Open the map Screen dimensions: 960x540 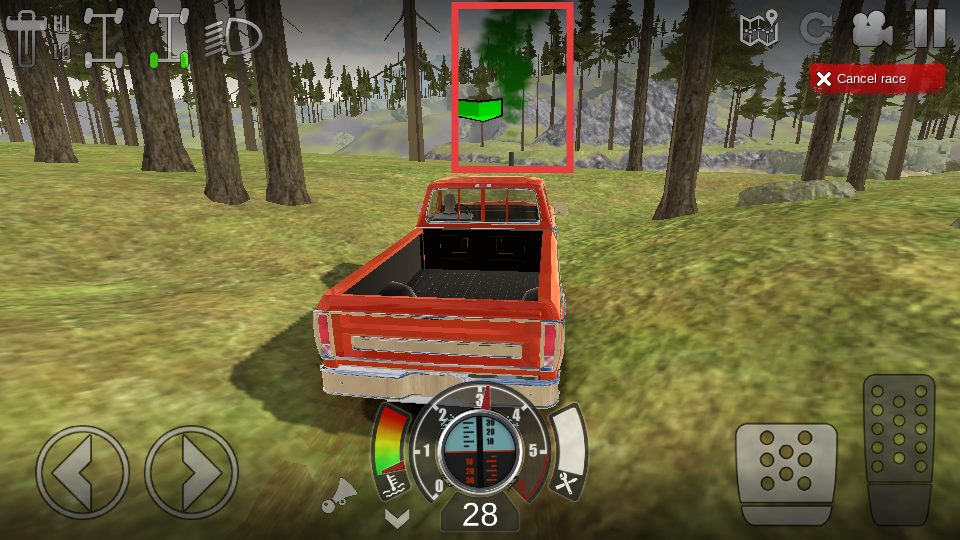coord(759,30)
